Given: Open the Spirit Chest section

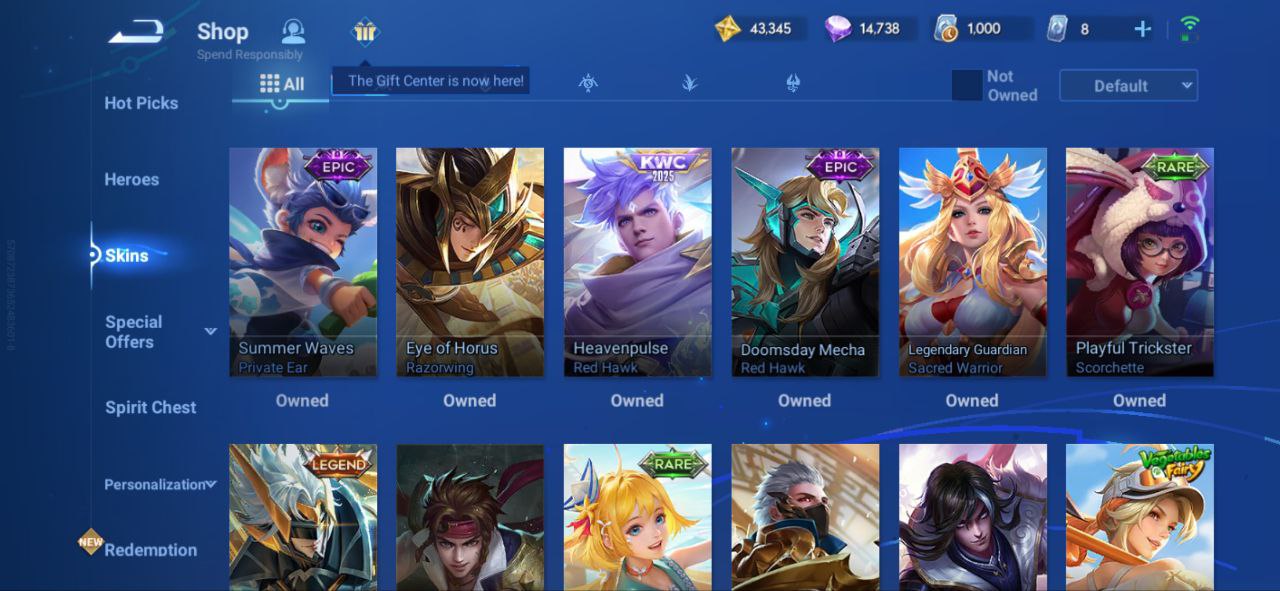Looking at the screenshot, I should (151, 408).
